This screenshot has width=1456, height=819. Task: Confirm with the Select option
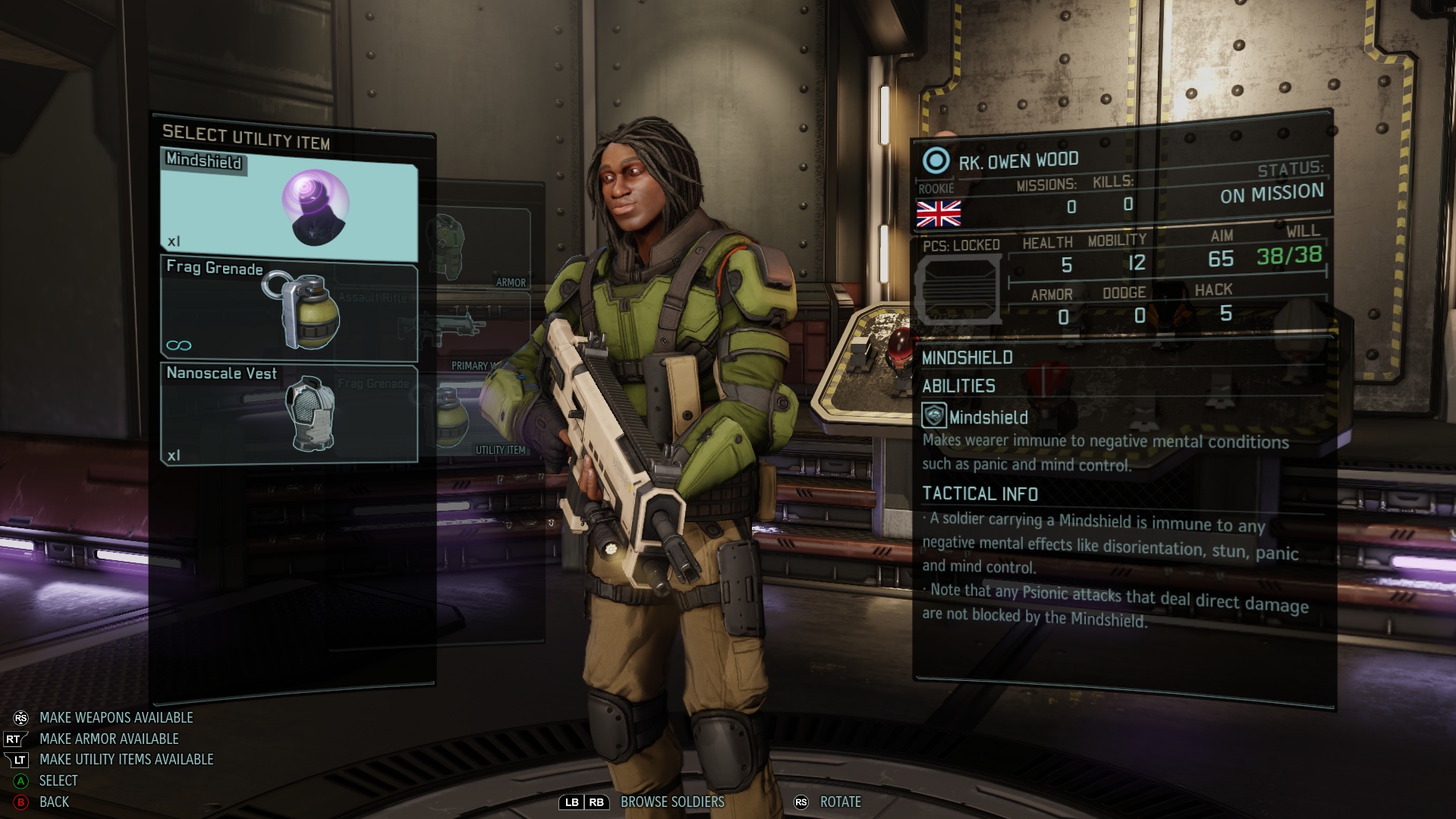58,780
